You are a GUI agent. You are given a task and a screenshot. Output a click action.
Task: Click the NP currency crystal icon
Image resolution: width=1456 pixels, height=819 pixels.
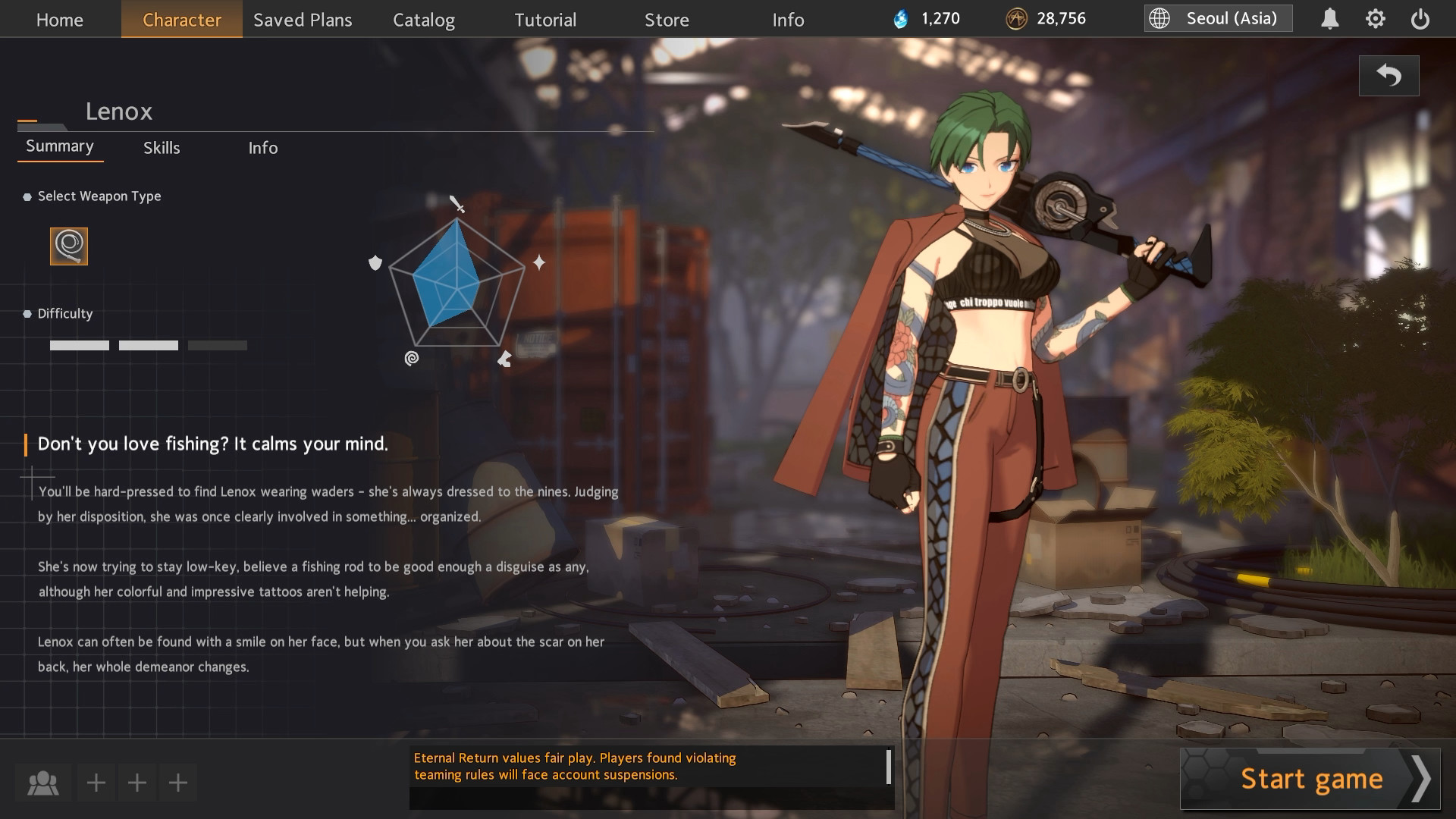[x=902, y=18]
